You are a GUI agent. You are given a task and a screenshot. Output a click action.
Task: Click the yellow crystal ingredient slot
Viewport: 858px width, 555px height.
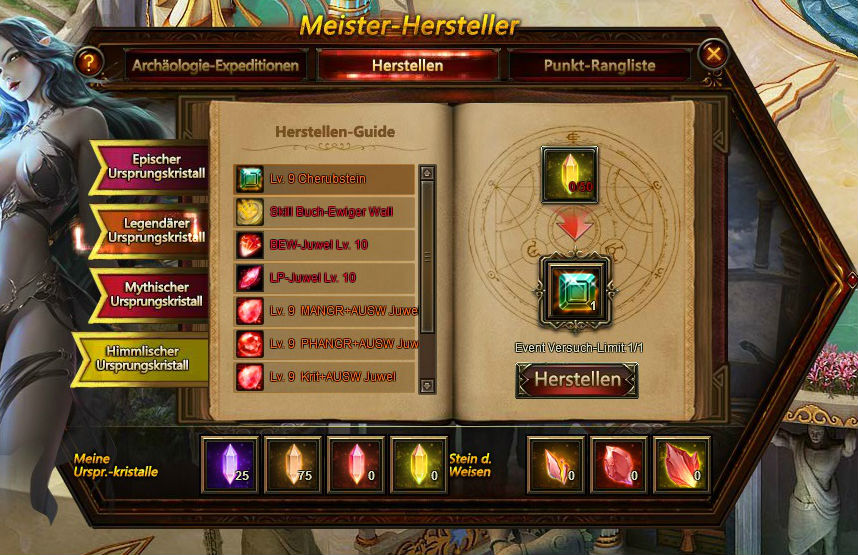570,175
